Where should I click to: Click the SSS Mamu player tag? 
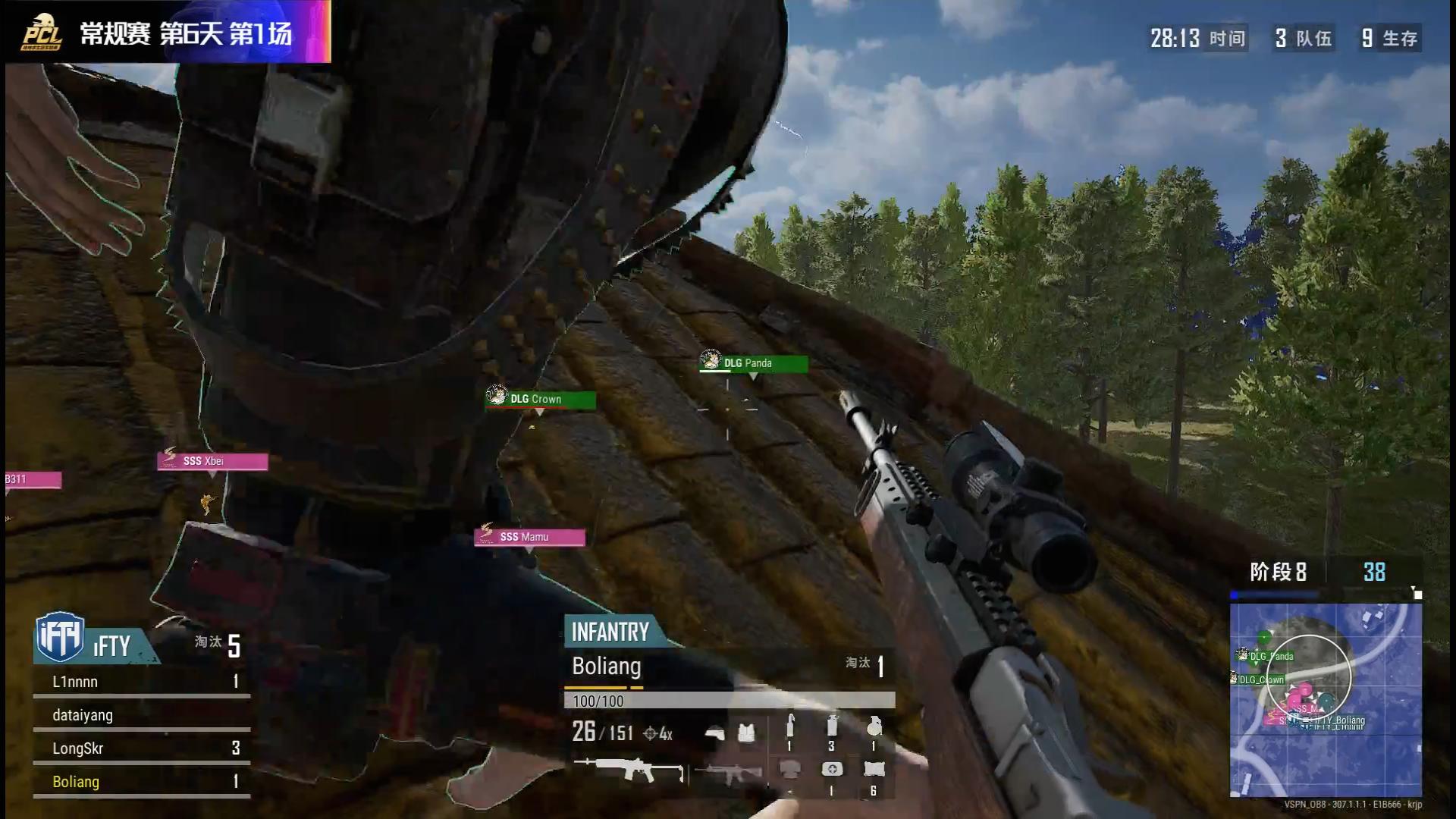pos(529,537)
